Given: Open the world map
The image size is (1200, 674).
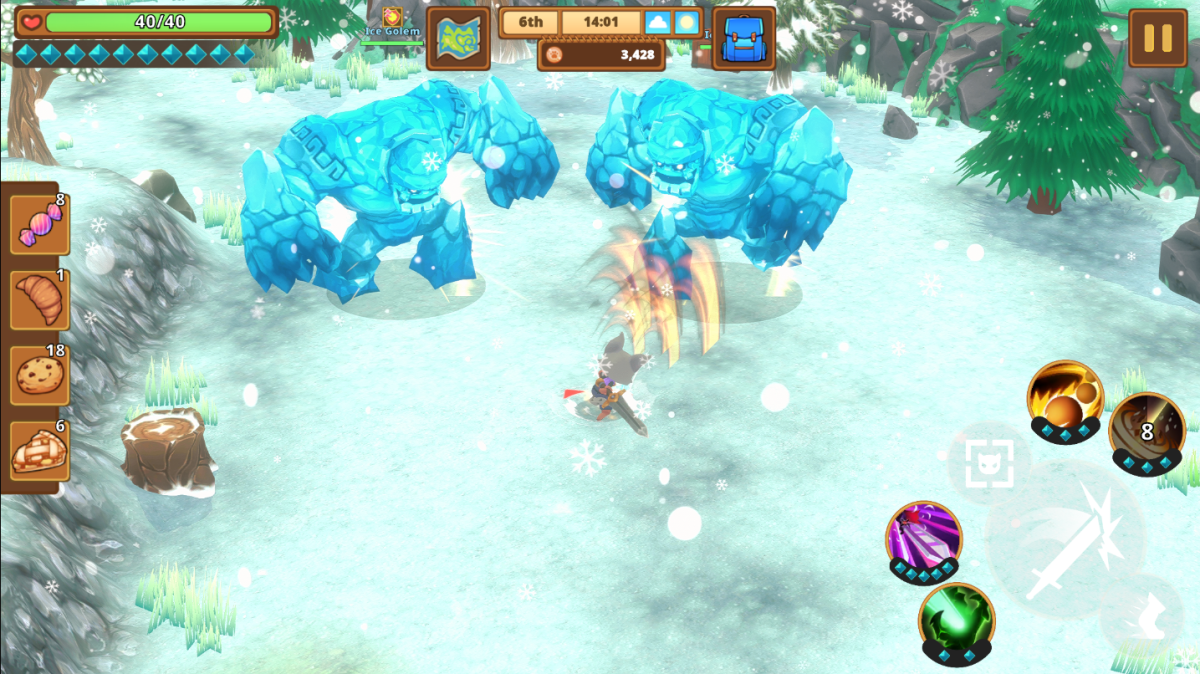Looking at the screenshot, I should pyautogui.click(x=458, y=39).
